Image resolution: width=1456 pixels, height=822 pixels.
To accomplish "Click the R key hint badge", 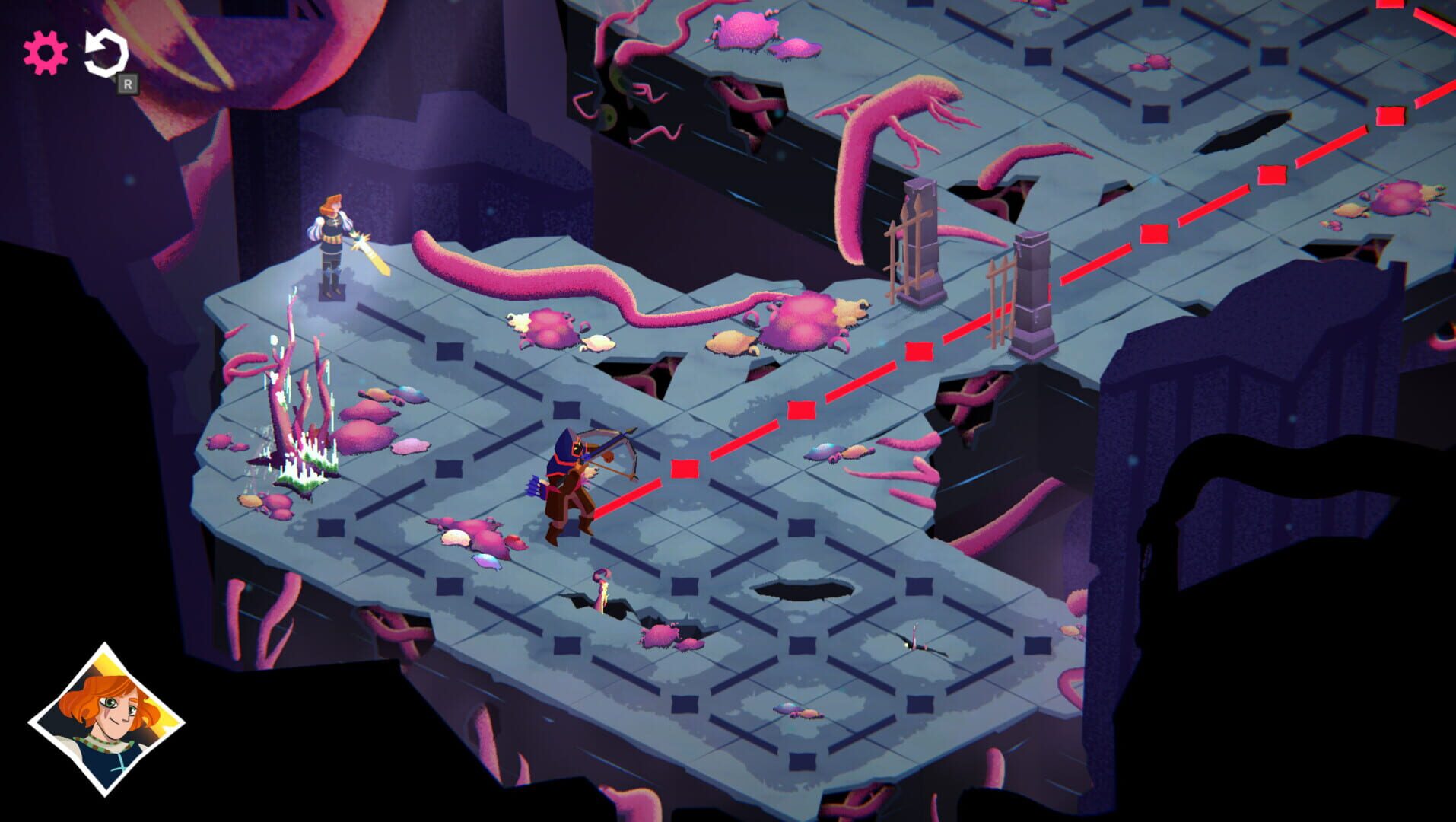I will click(128, 84).
